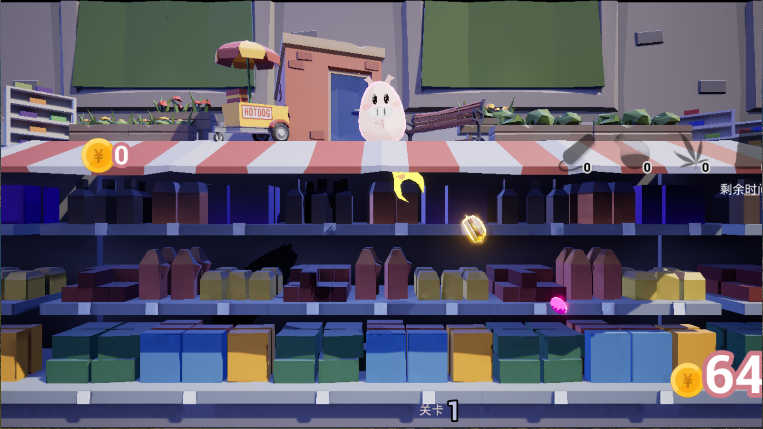The image size is (763, 429).
Task: Activate the leaf item icon
Action: [692, 152]
